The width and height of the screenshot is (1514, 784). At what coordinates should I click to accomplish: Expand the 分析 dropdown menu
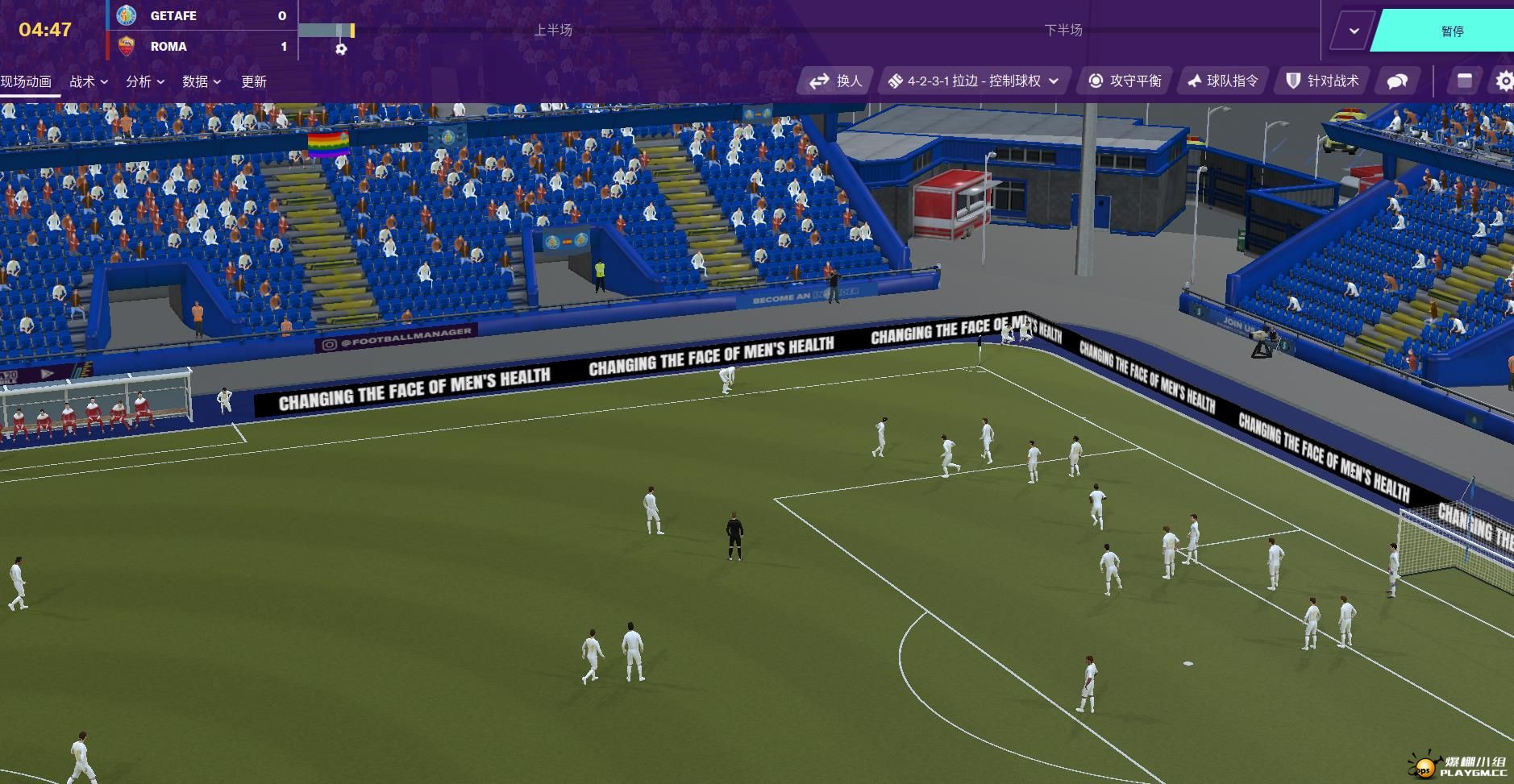click(145, 81)
